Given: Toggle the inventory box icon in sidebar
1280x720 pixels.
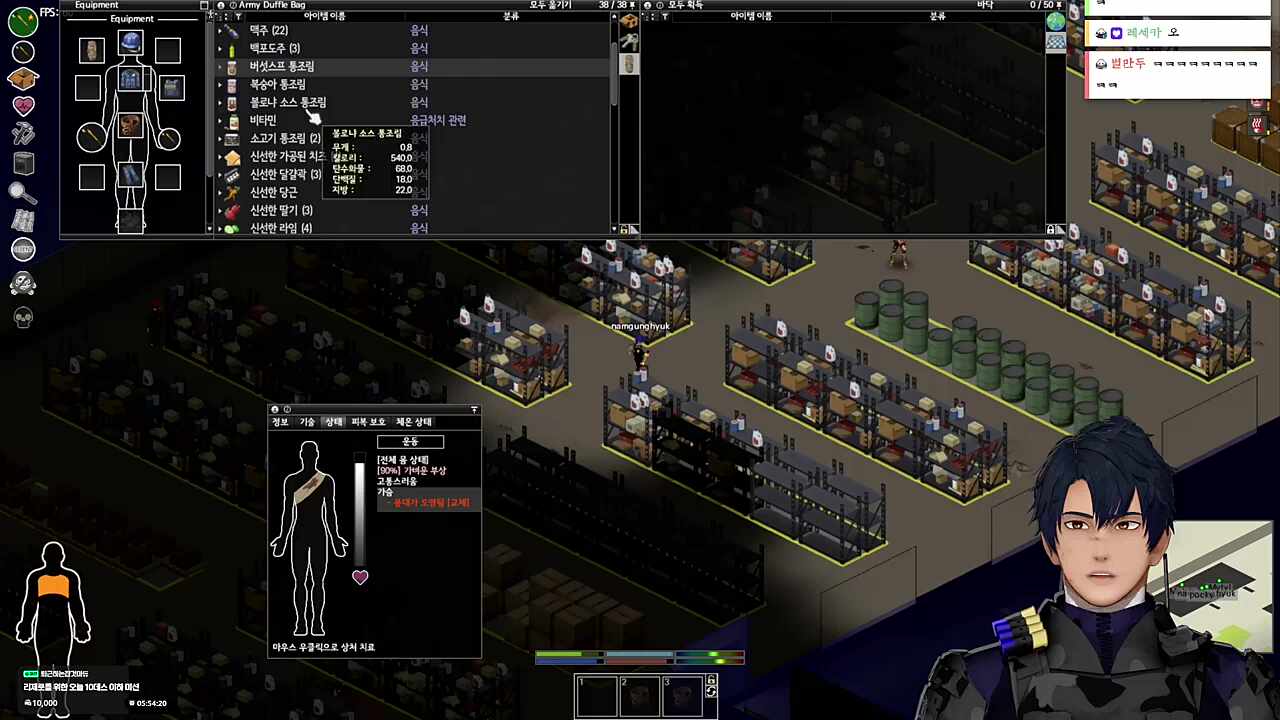Looking at the screenshot, I should coord(23,78).
